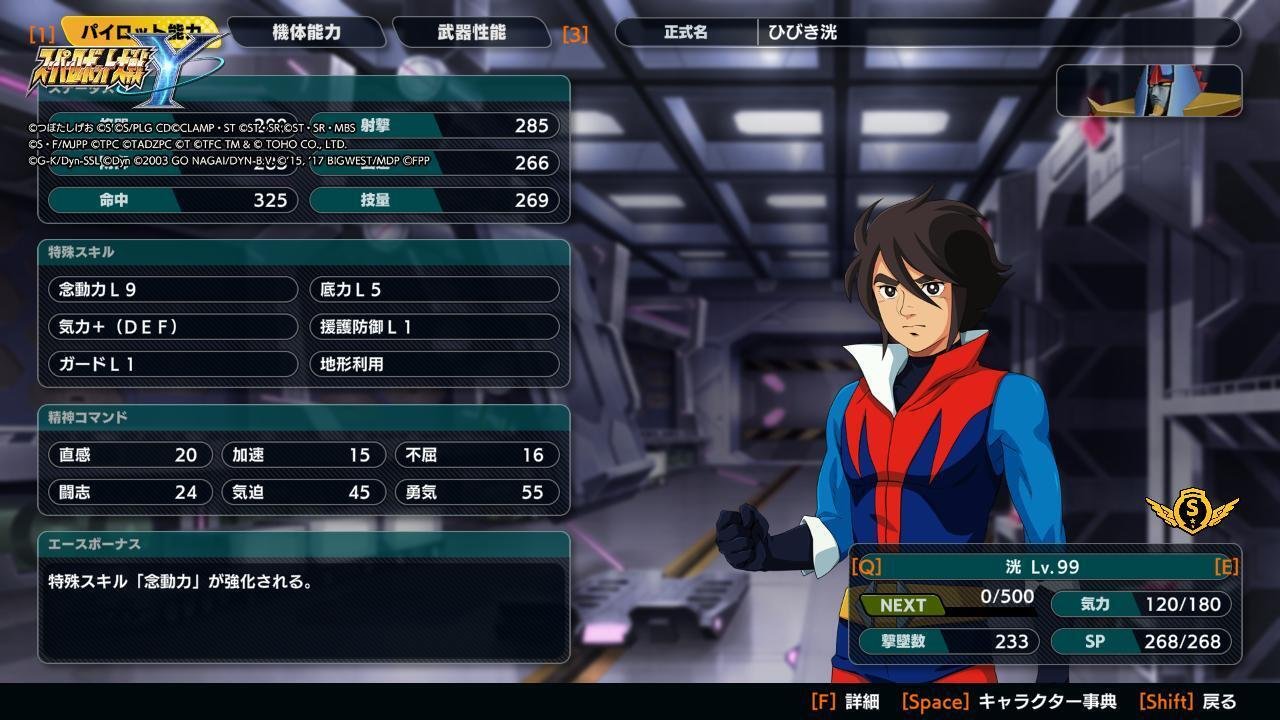The height and width of the screenshot is (720, 1280).
Task: Click the 闘志 spirit command
Action: pos(130,492)
